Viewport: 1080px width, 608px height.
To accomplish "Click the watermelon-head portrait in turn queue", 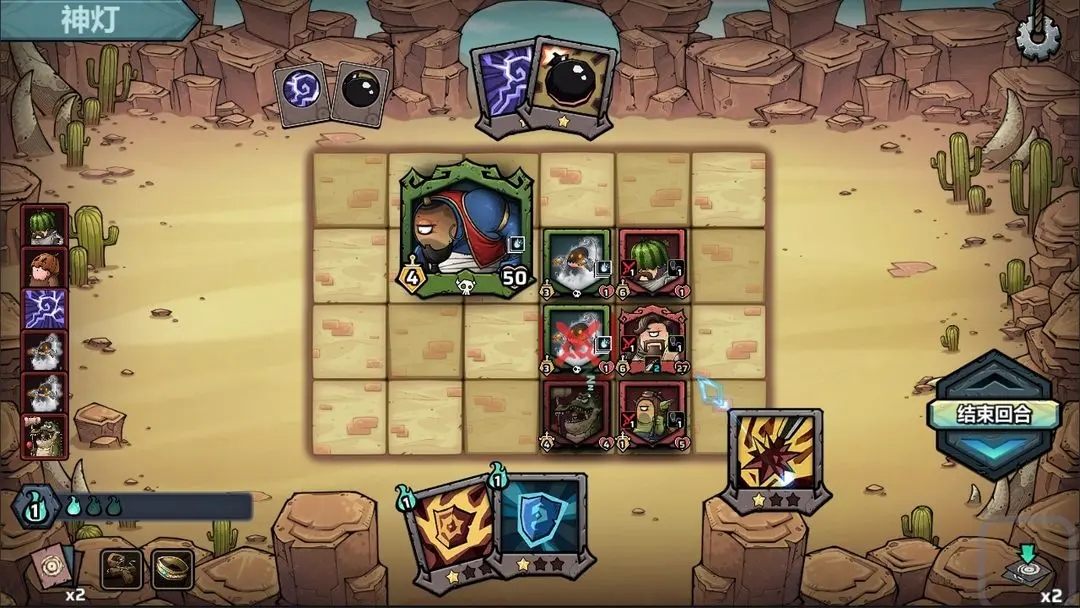I will 45,226.
